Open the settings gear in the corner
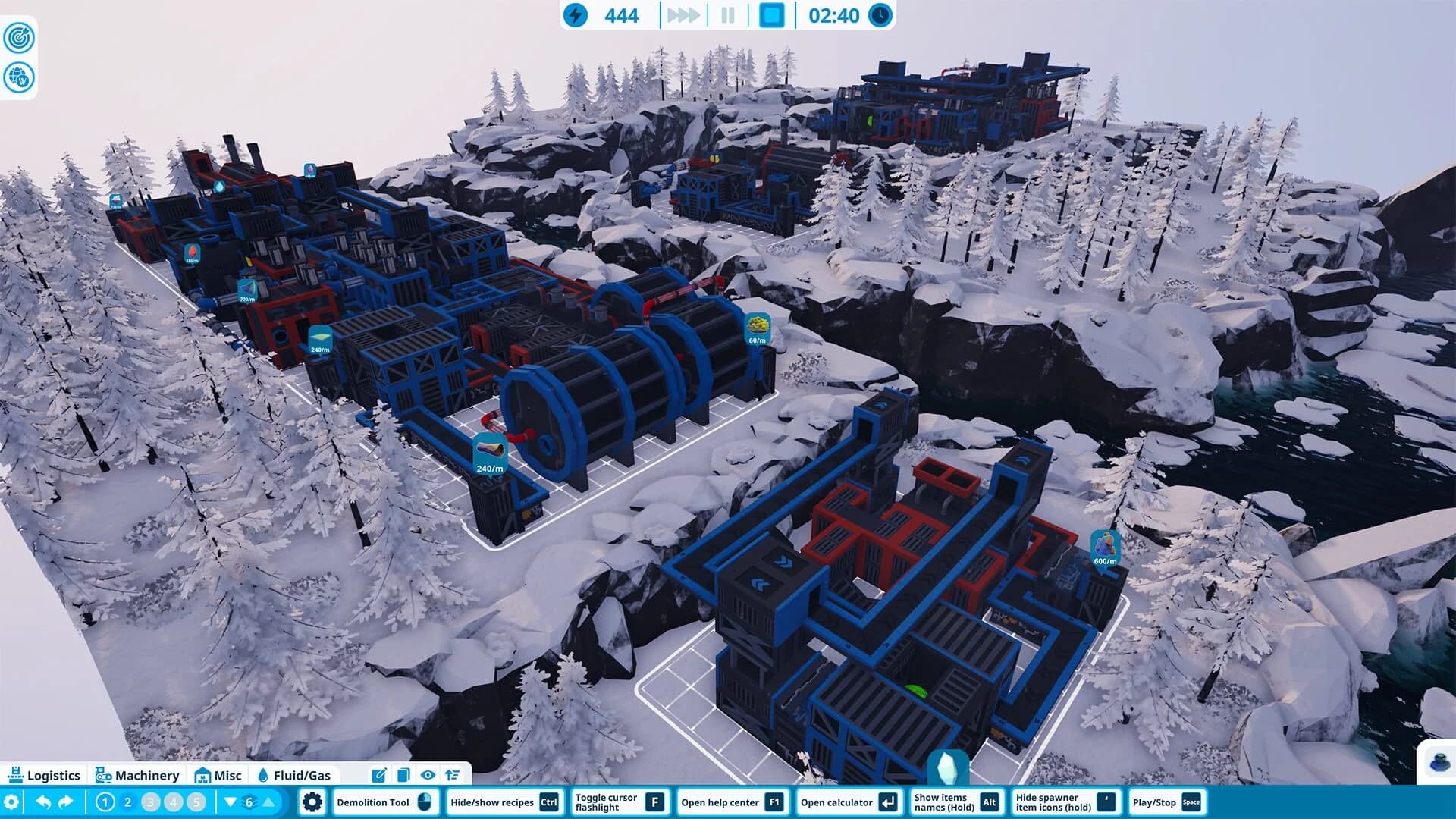The width and height of the screenshot is (1456, 819). pyautogui.click(x=11, y=802)
